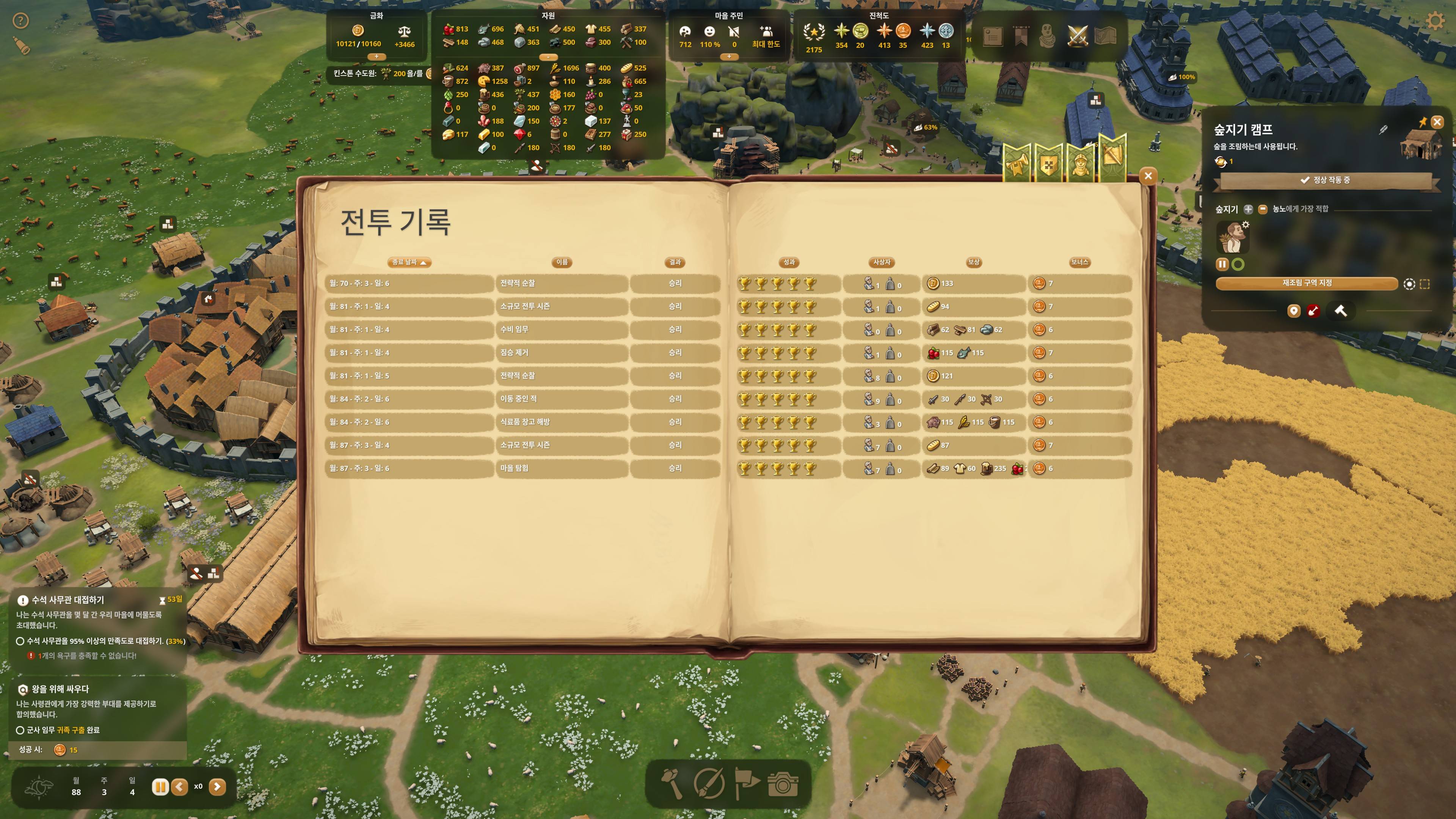Open game settings with the gear icon
This screenshot has height=819, width=1456.
click(1436, 22)
